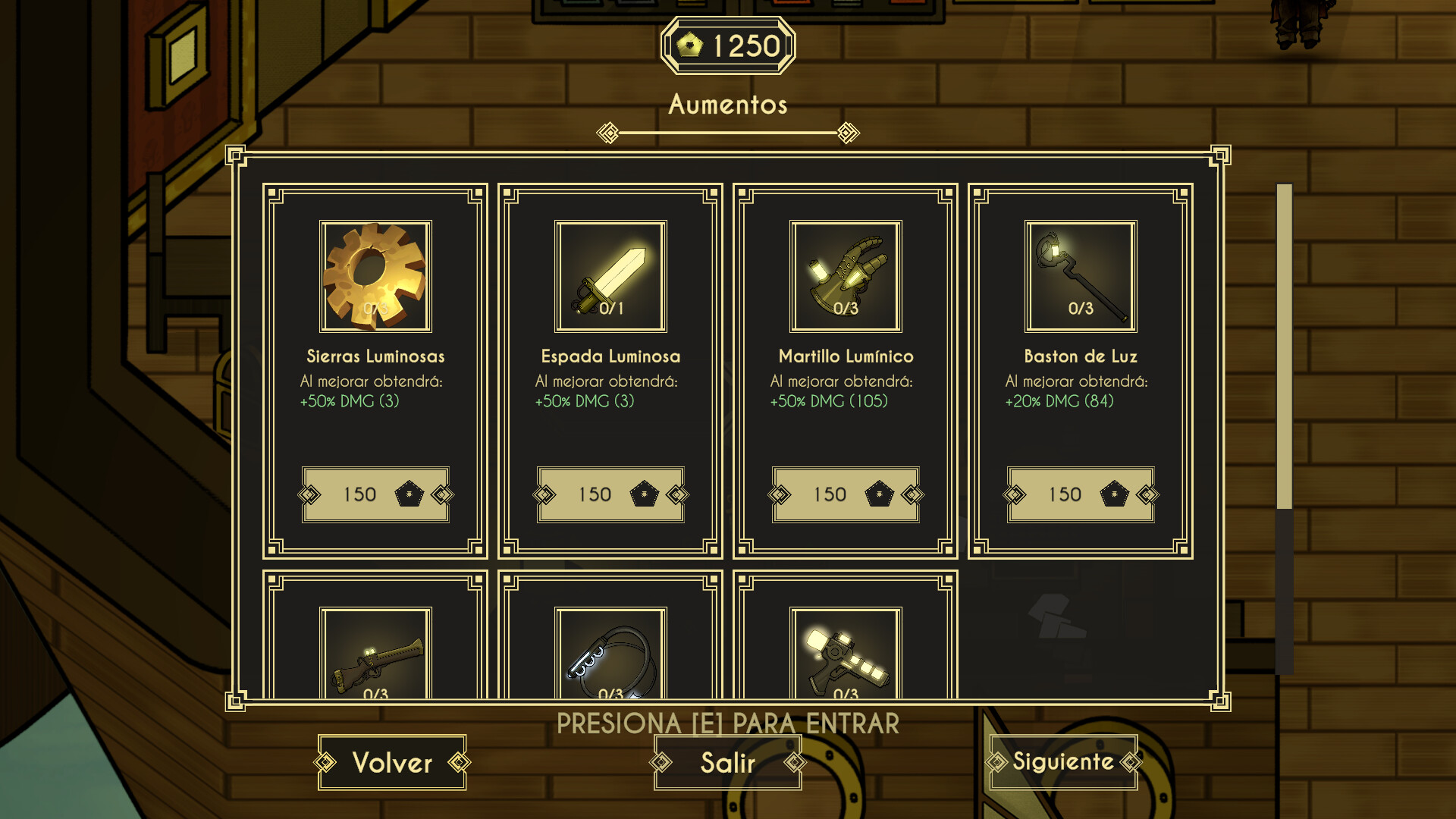
Task: Purchase the Espada Luminosa upgrade for 150
Action: coord(610,494)
